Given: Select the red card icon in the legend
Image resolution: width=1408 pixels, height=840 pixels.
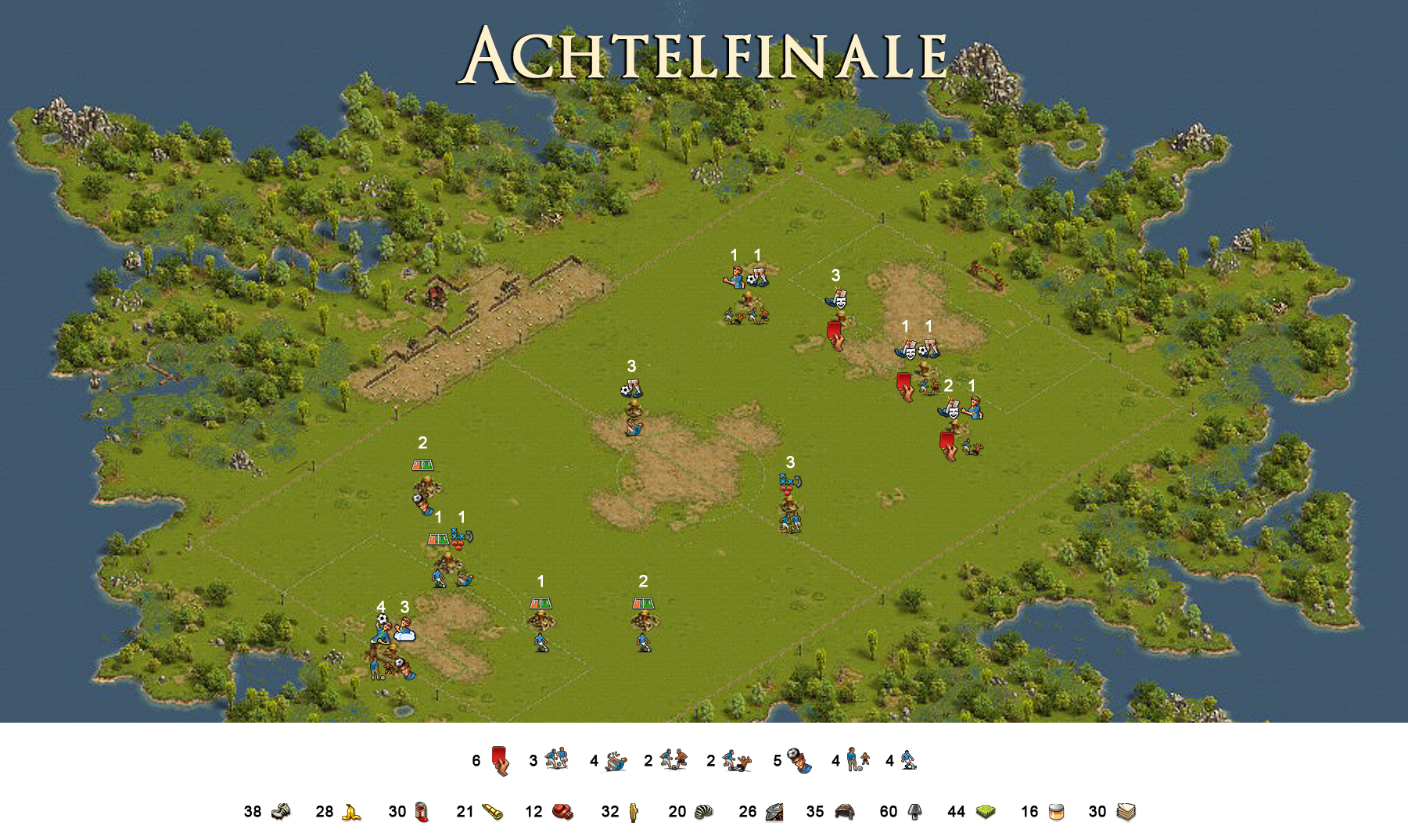Looking at the screenshot, I should click(500, 760).
